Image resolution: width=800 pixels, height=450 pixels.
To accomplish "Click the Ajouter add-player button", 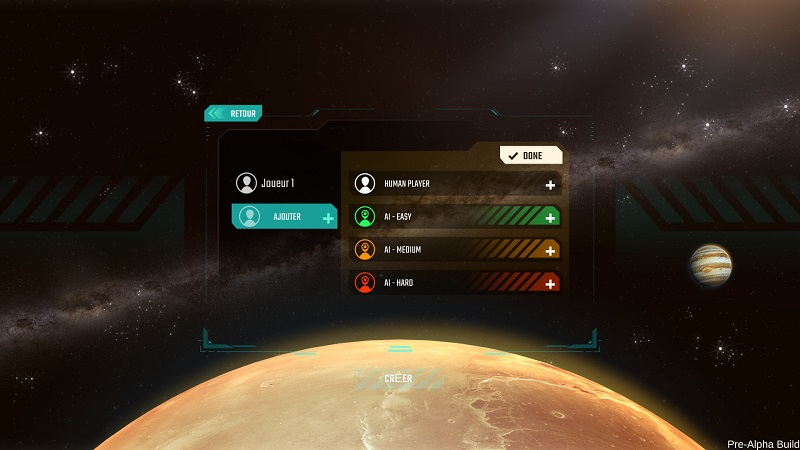I will coord(285,216).
